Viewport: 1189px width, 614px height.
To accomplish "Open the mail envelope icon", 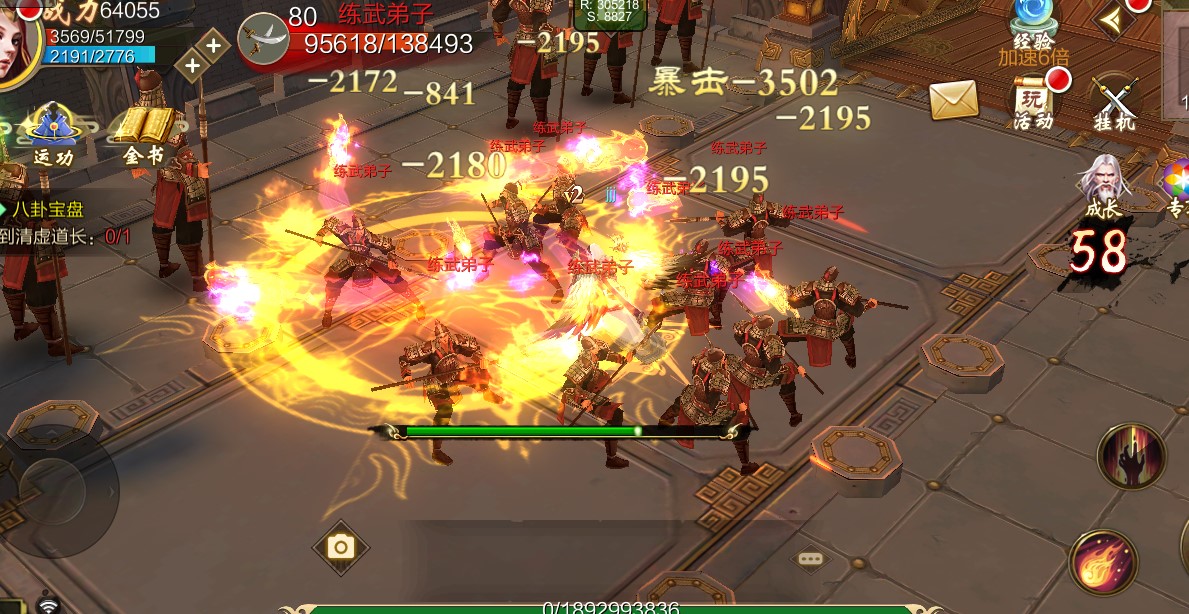I will [x=953, y=99].
